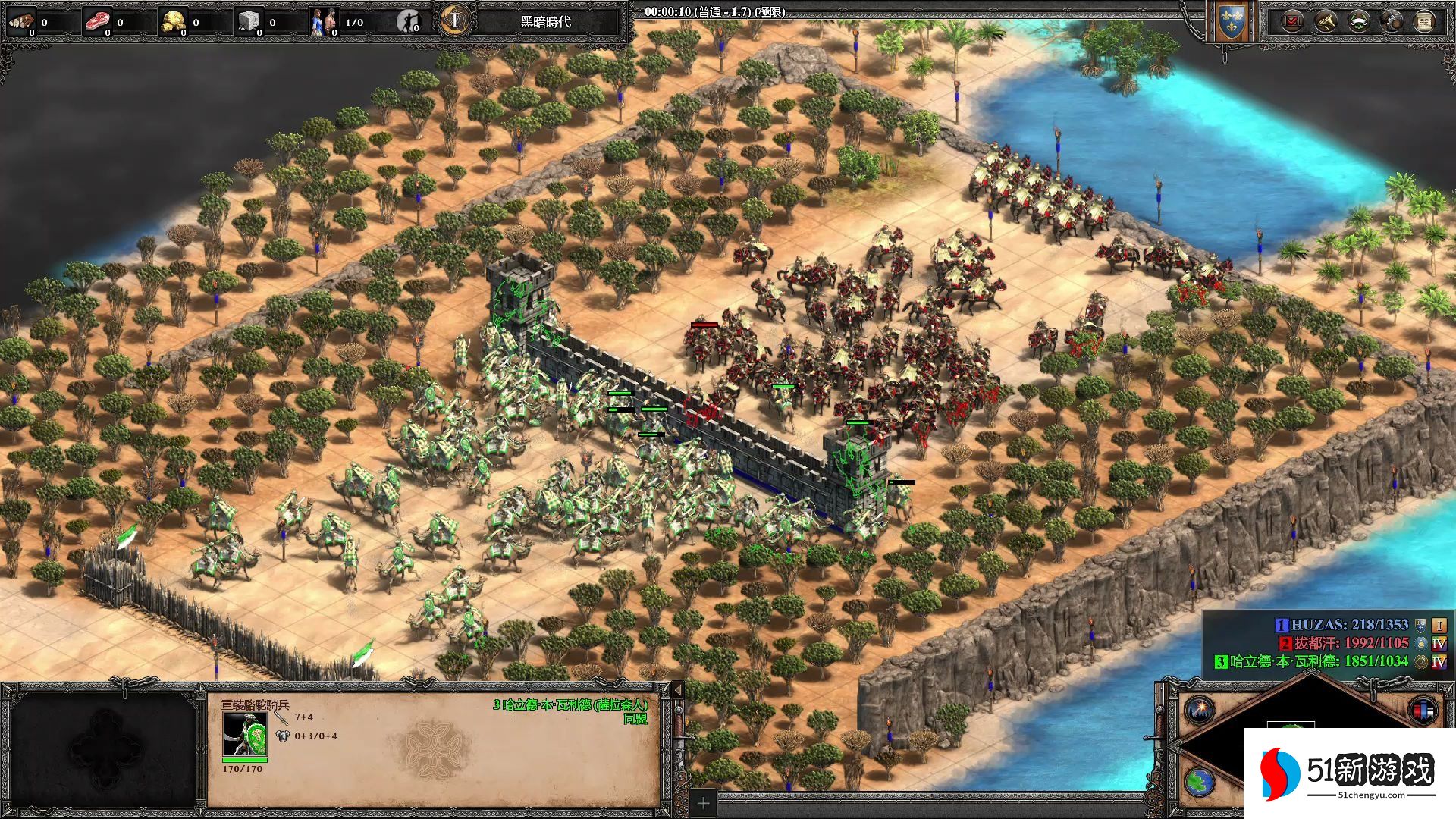This screenshot has width=1456, height=819.
Task: Click the population villagers icon
Action: [x=324, y=22]
